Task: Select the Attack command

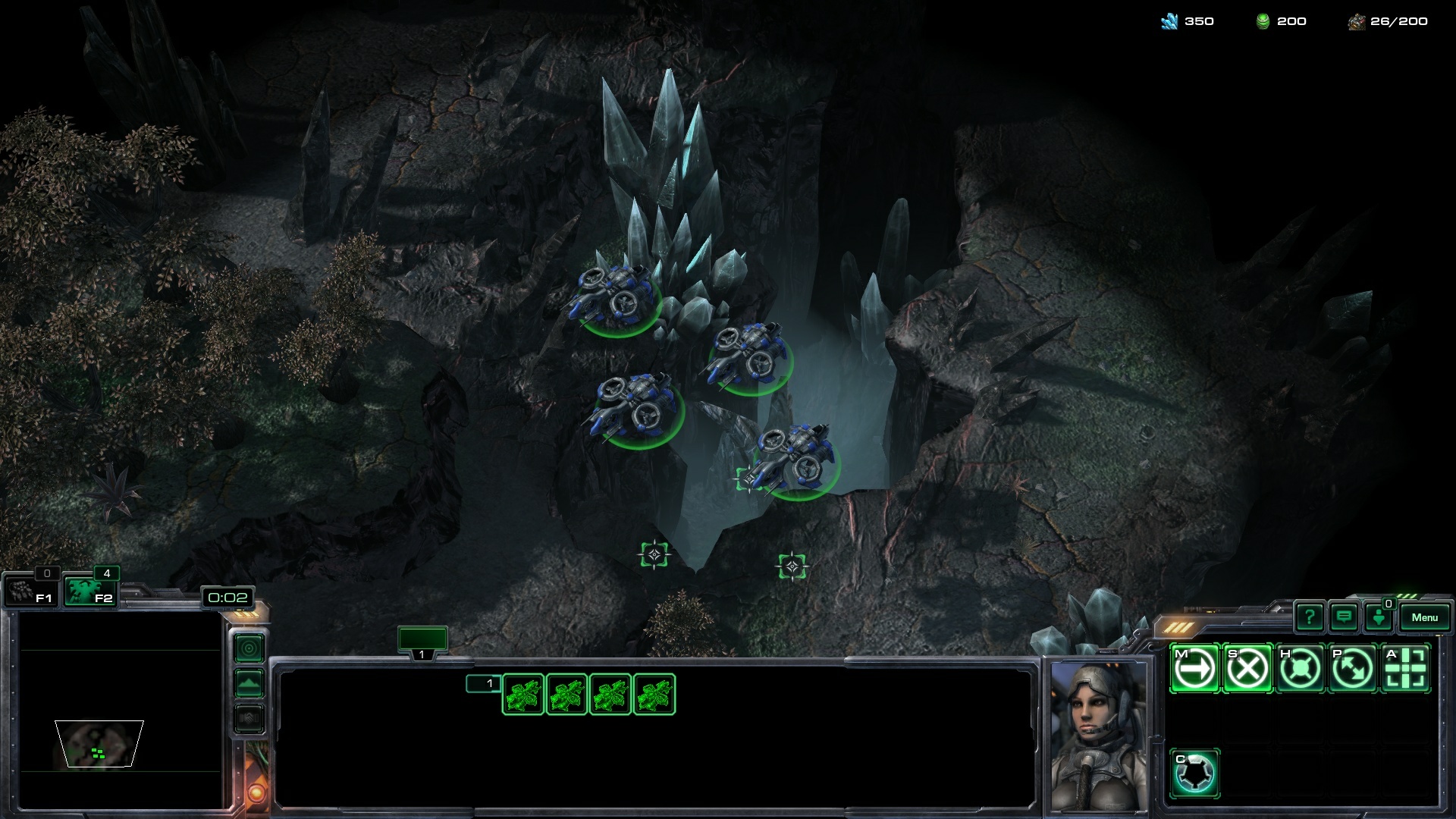Action: (x=1405, y=668)
